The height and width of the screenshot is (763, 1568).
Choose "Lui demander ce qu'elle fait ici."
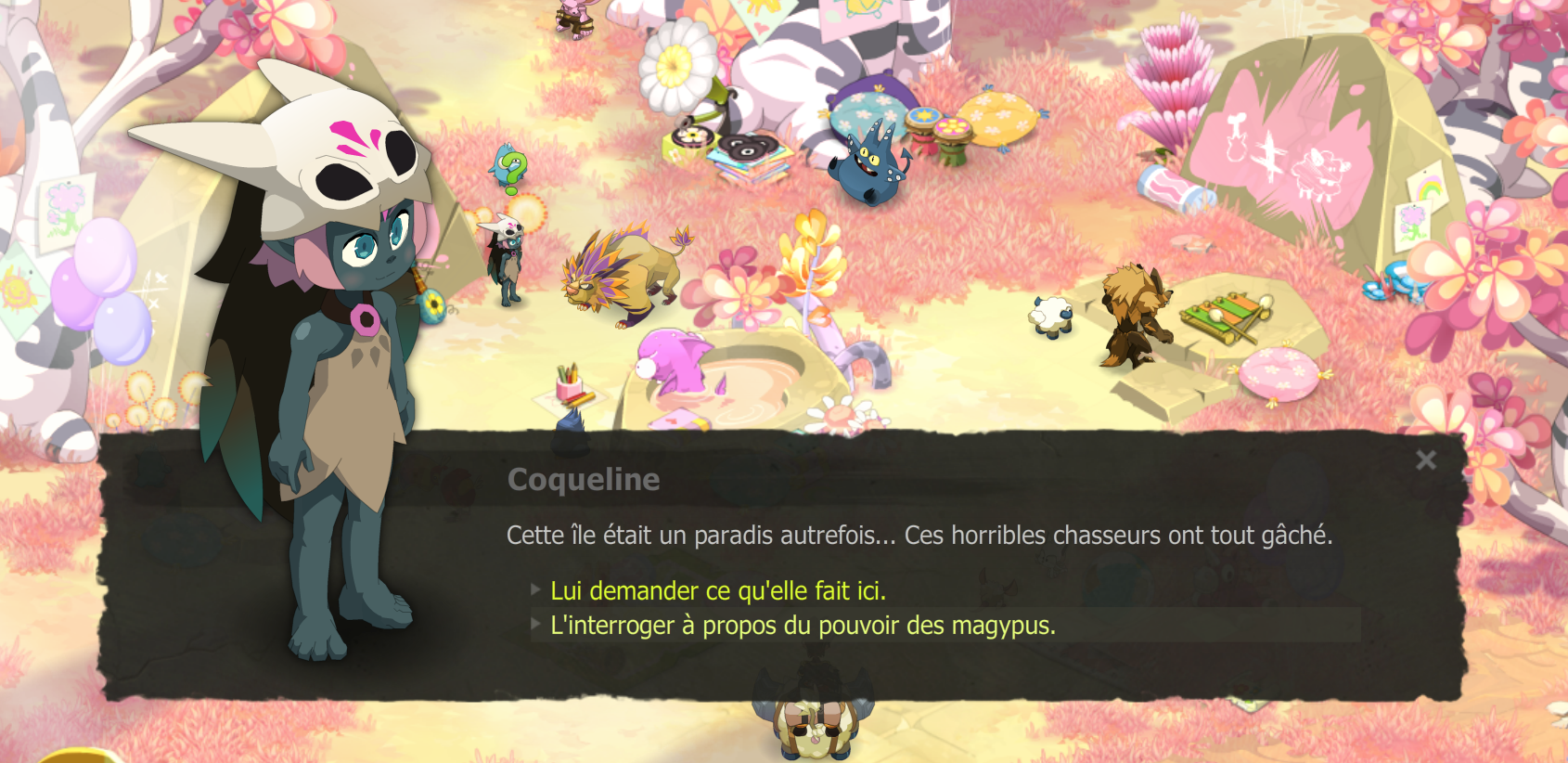coord(719,589)
